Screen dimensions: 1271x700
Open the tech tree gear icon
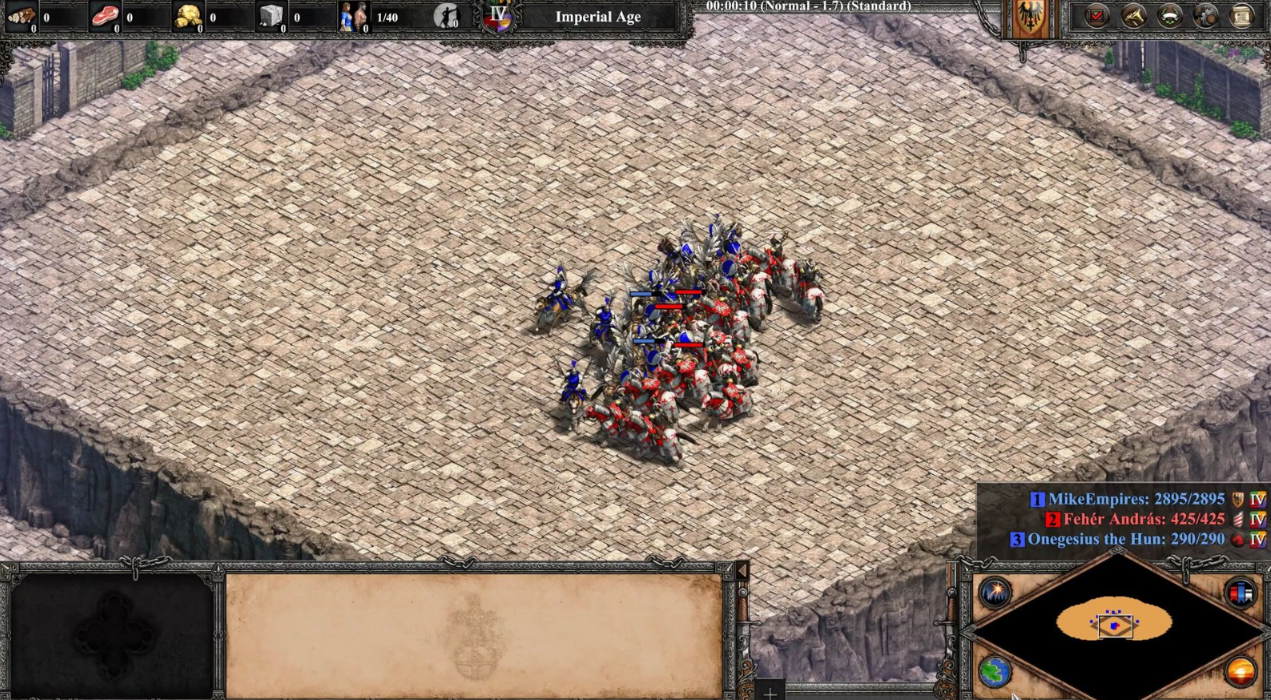pos(1206,16)
